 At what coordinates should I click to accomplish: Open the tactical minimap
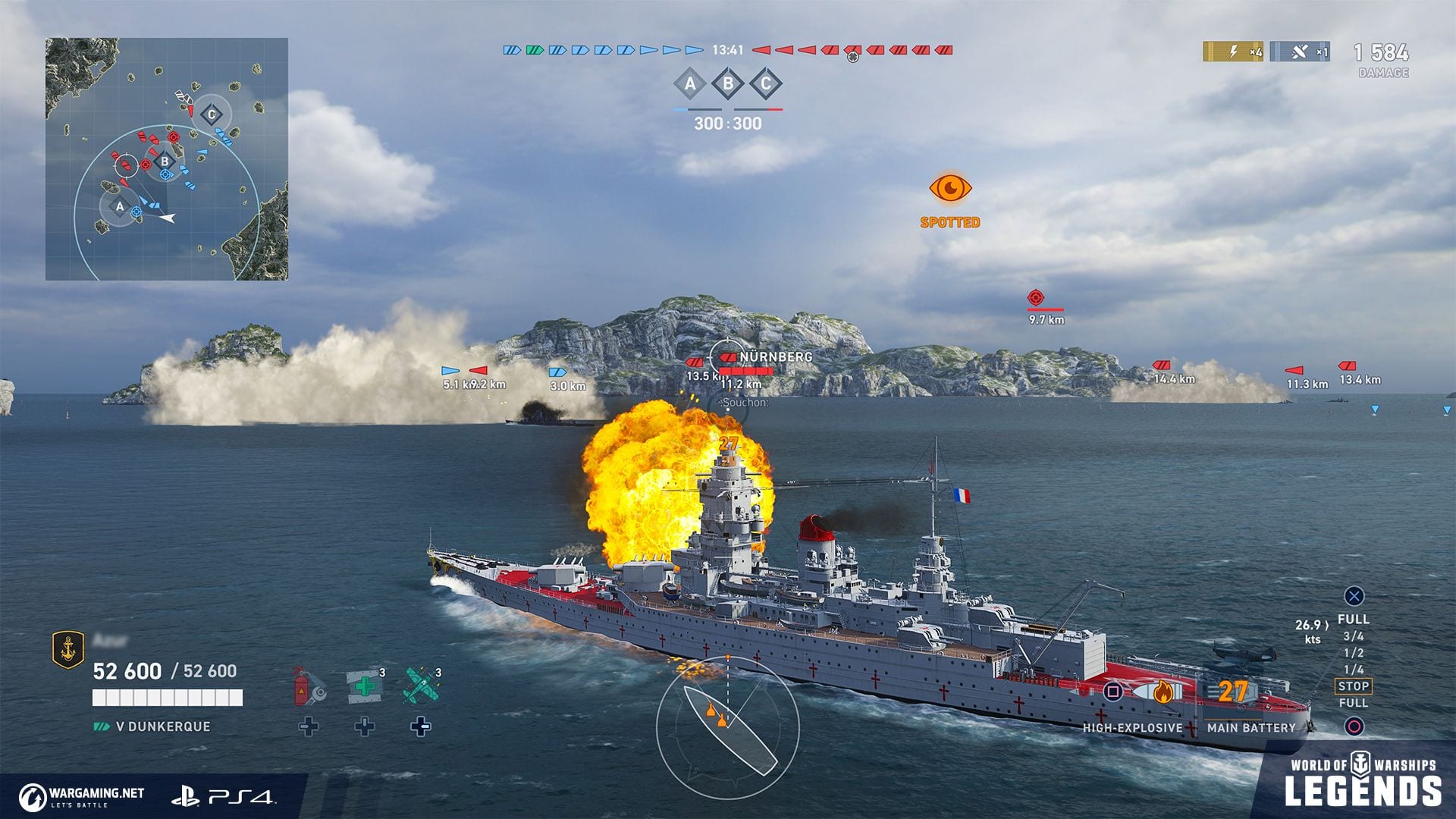tap(167, 159)
